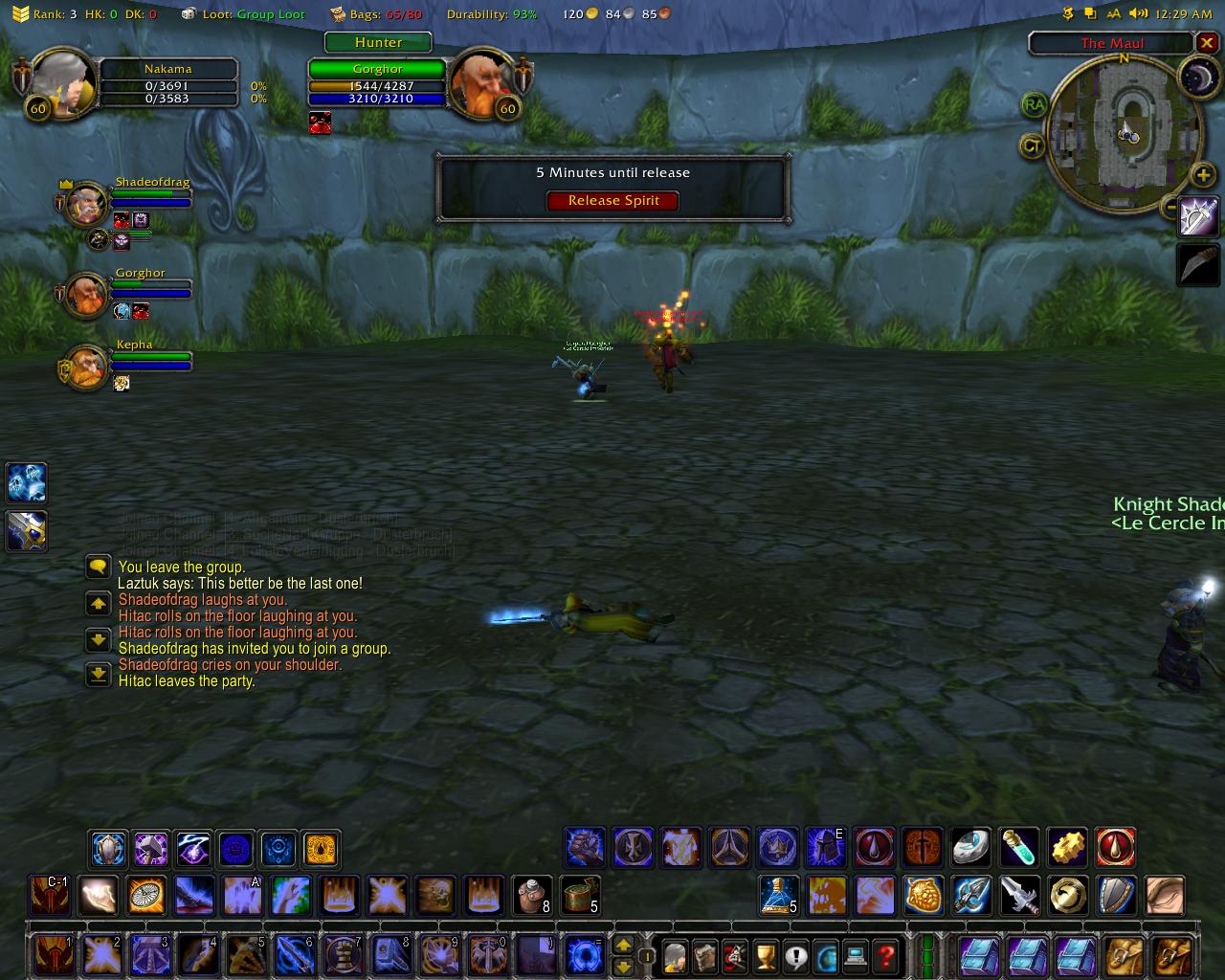Click the green RA minimap button
This screenshot has width=1225, height=980.
[1034, 105]
